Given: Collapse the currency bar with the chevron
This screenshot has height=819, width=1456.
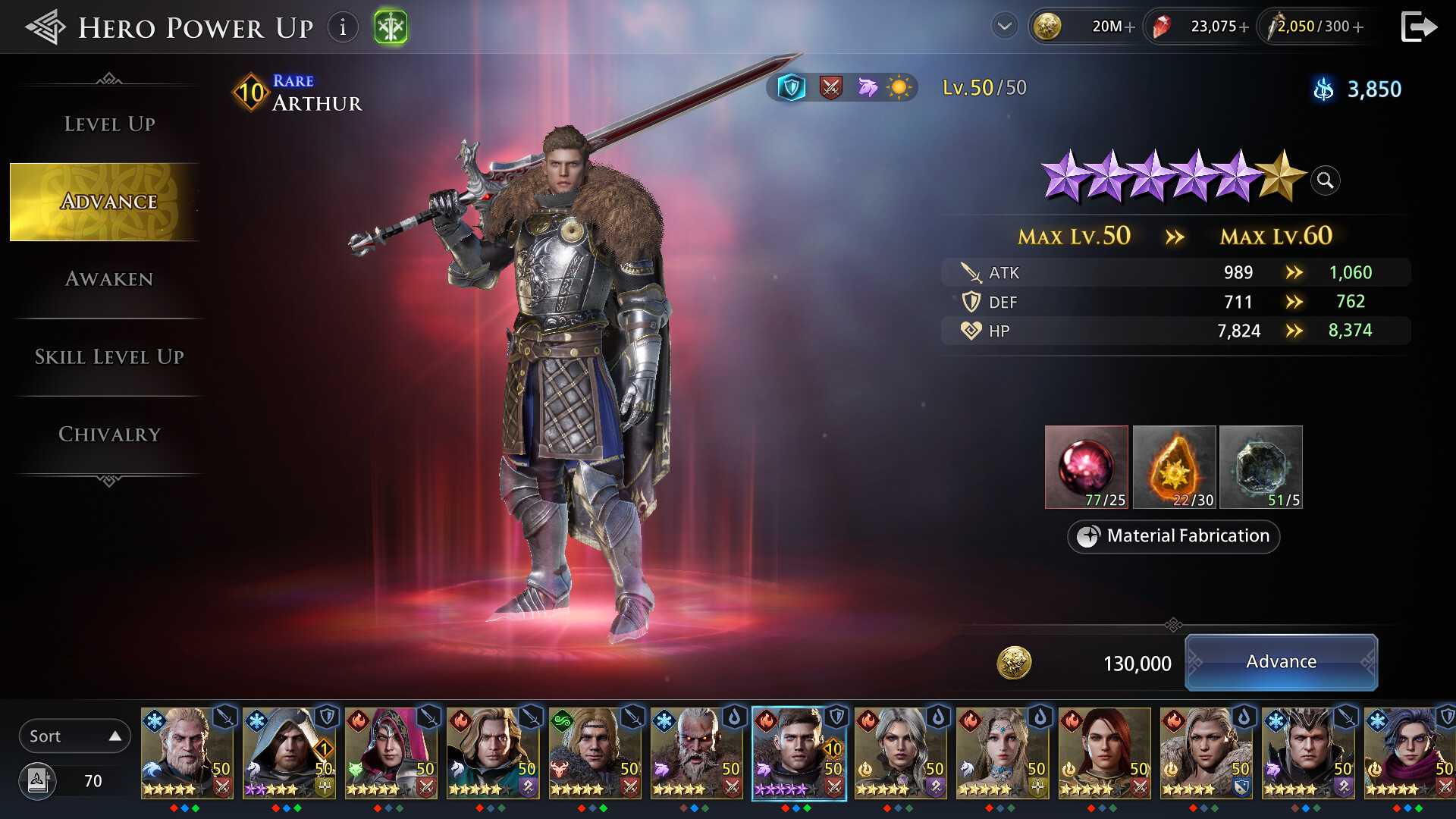Looking at the screenshot, I should (x=1004, y=26).
